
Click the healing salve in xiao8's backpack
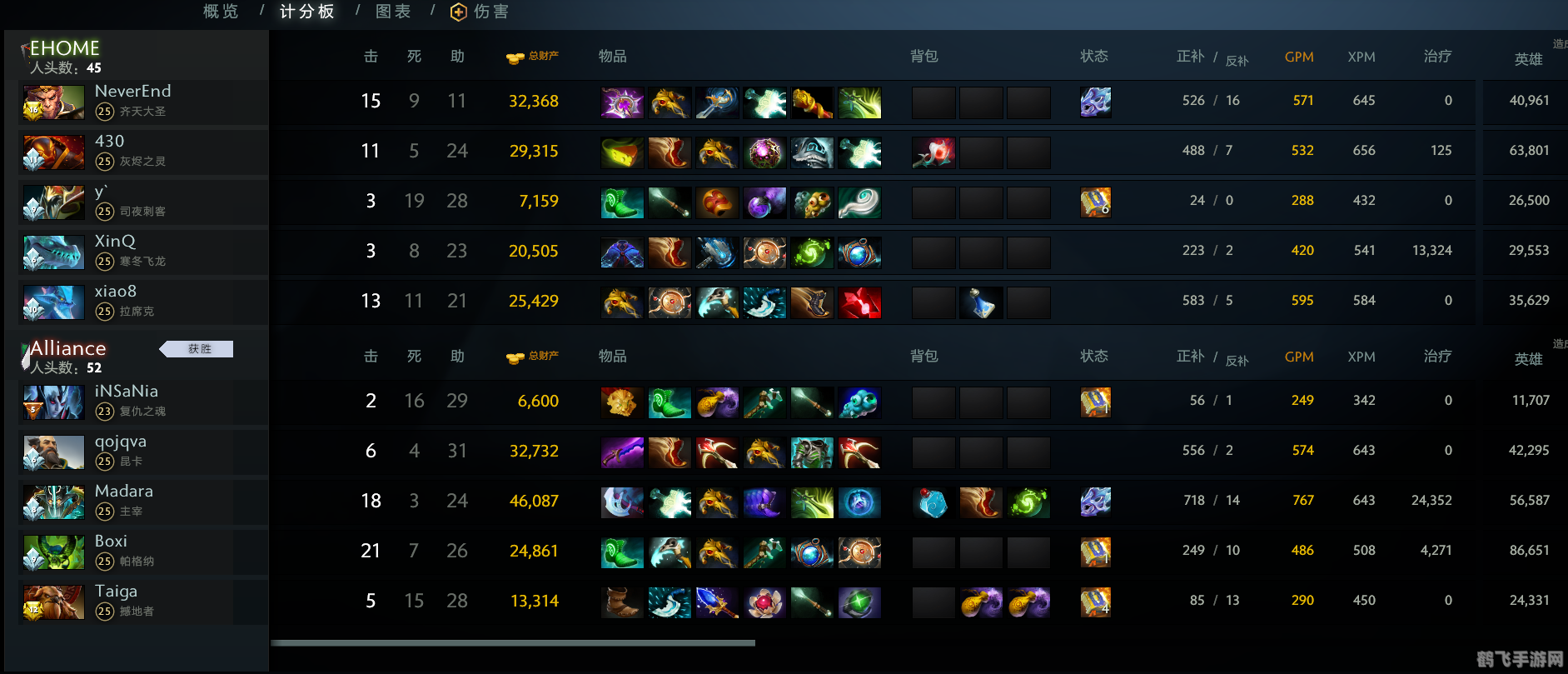click(x=981, y=302)
